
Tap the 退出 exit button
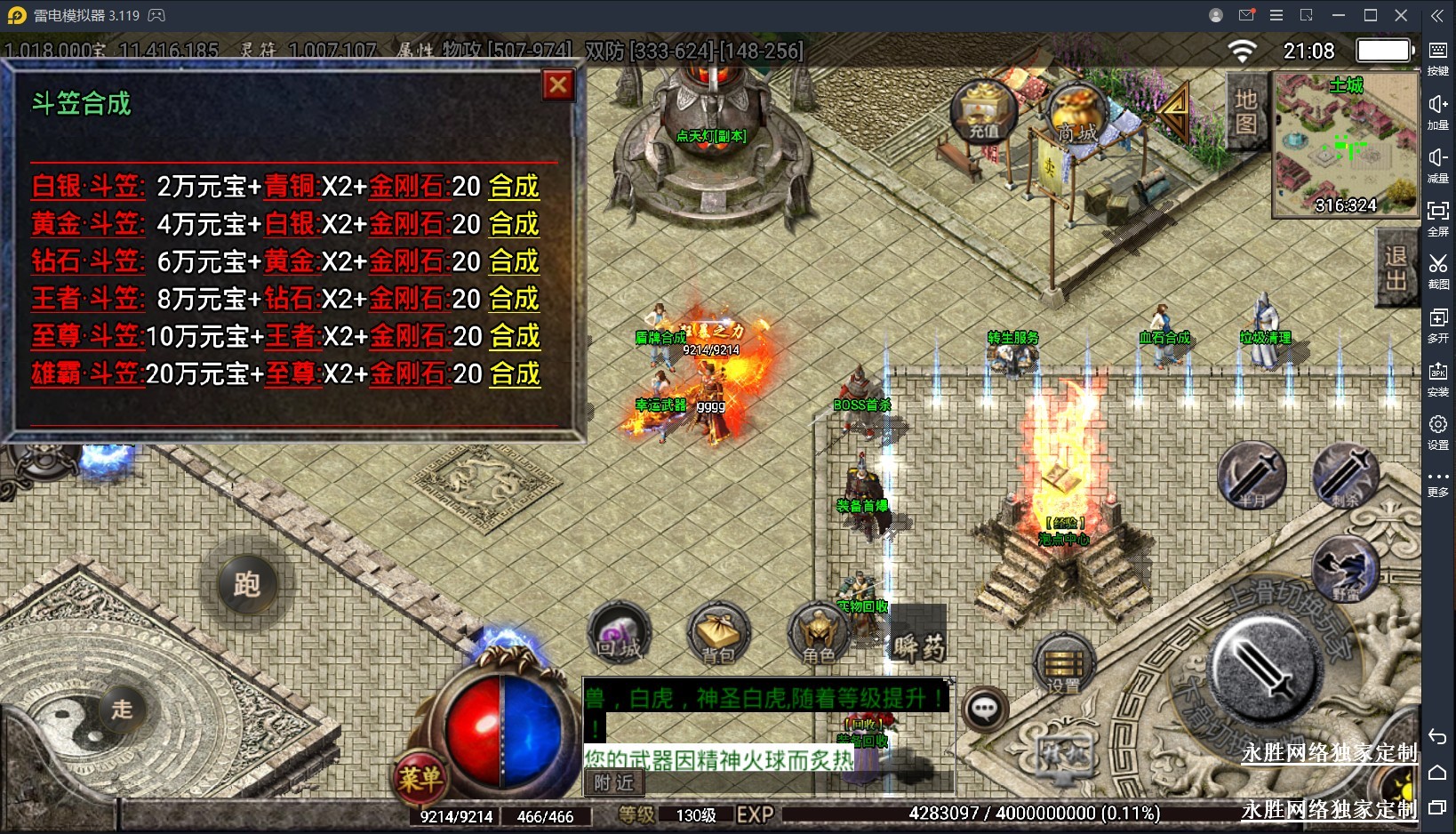[x=1396, y=268]
